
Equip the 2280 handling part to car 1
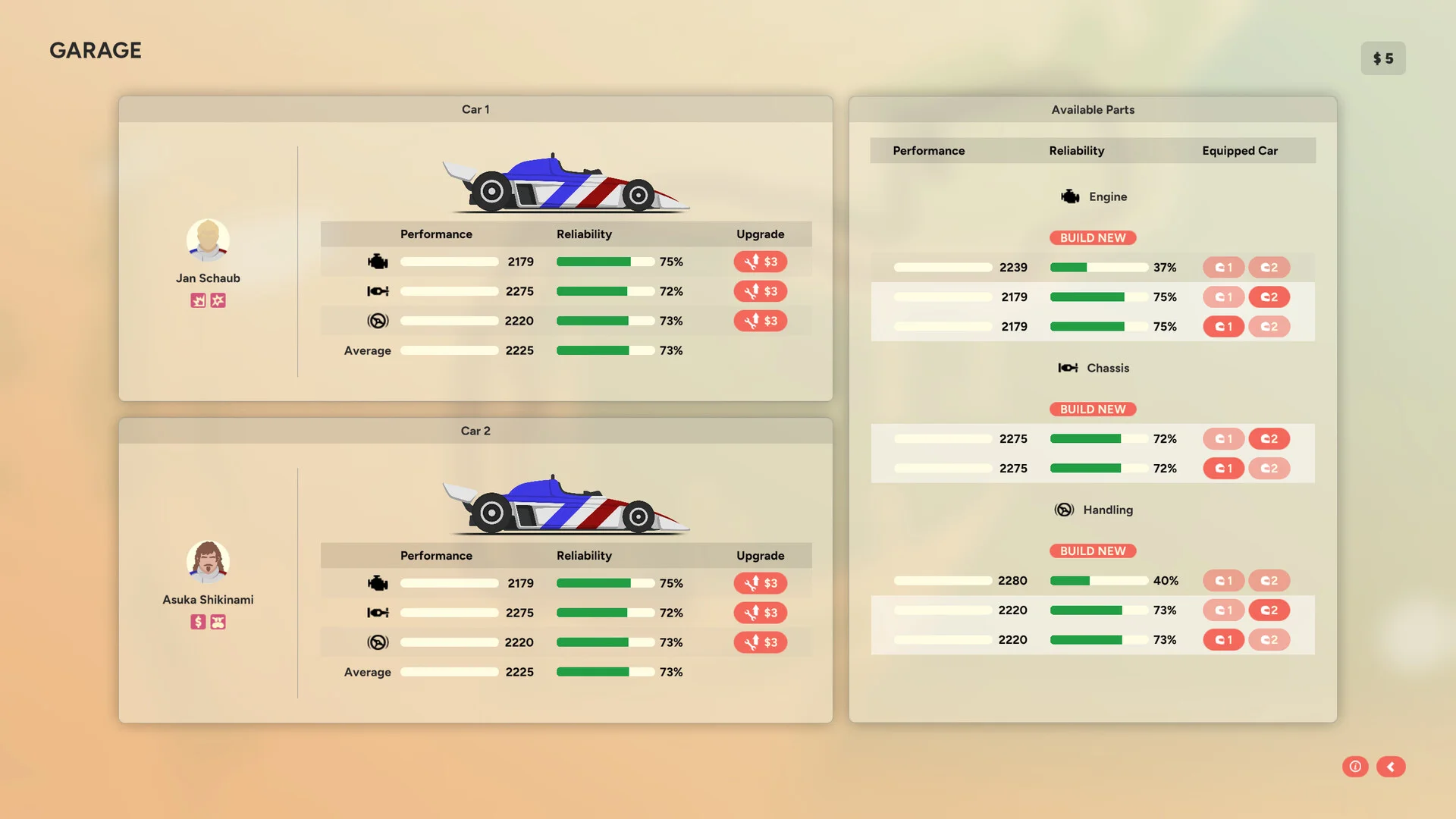tap(1223, 581)
